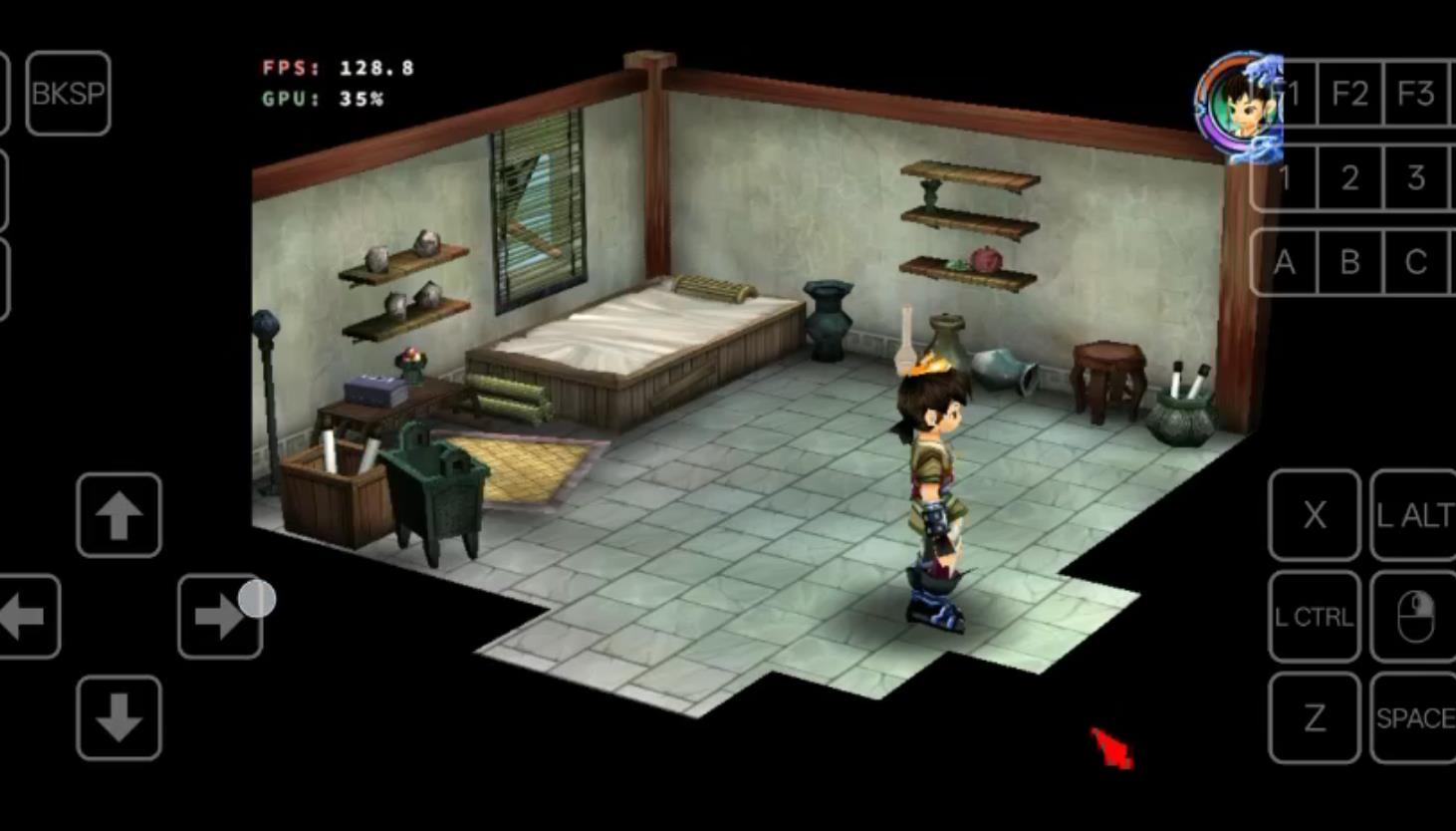Tap the BKSP on-screen button
The height and width of the screenshot is (831, 1456).
(x=68, y=94)
